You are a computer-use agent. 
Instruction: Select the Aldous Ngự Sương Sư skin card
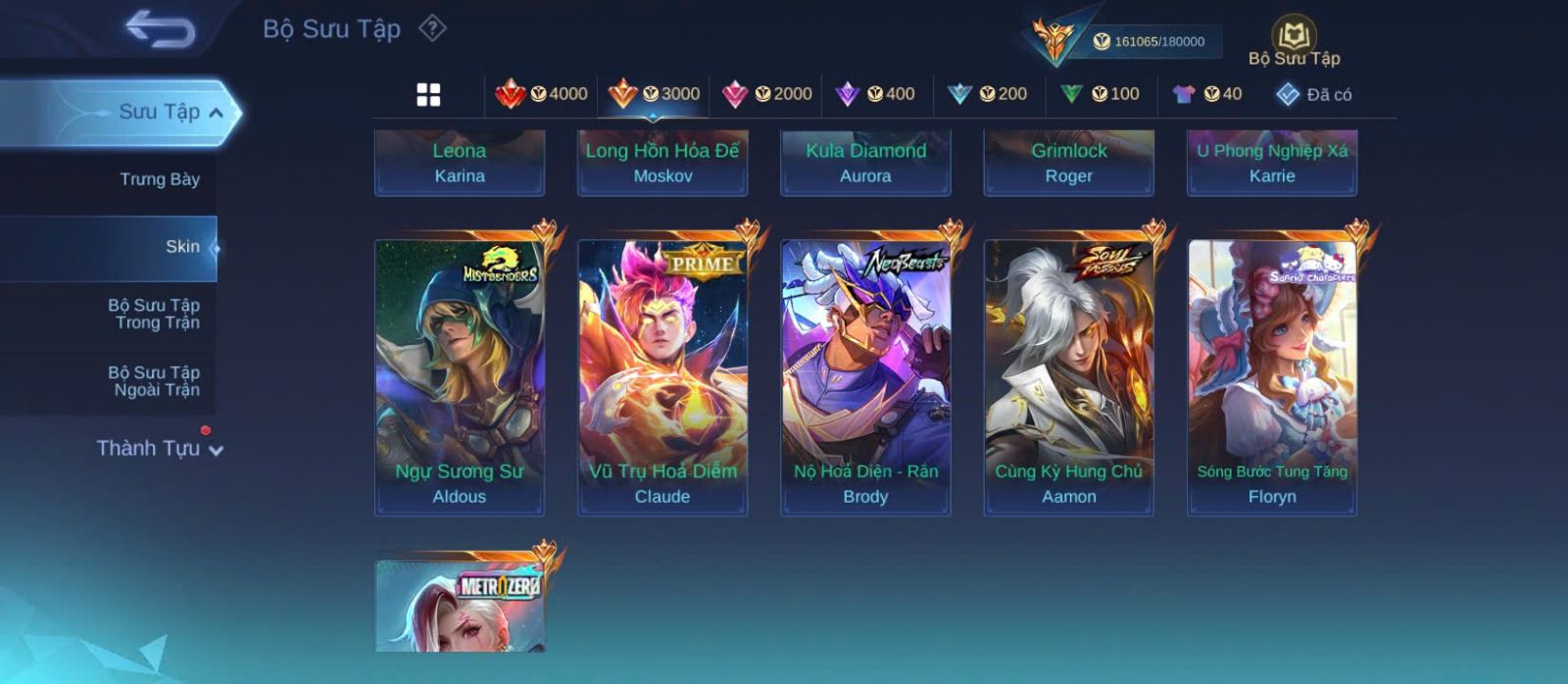460,377
